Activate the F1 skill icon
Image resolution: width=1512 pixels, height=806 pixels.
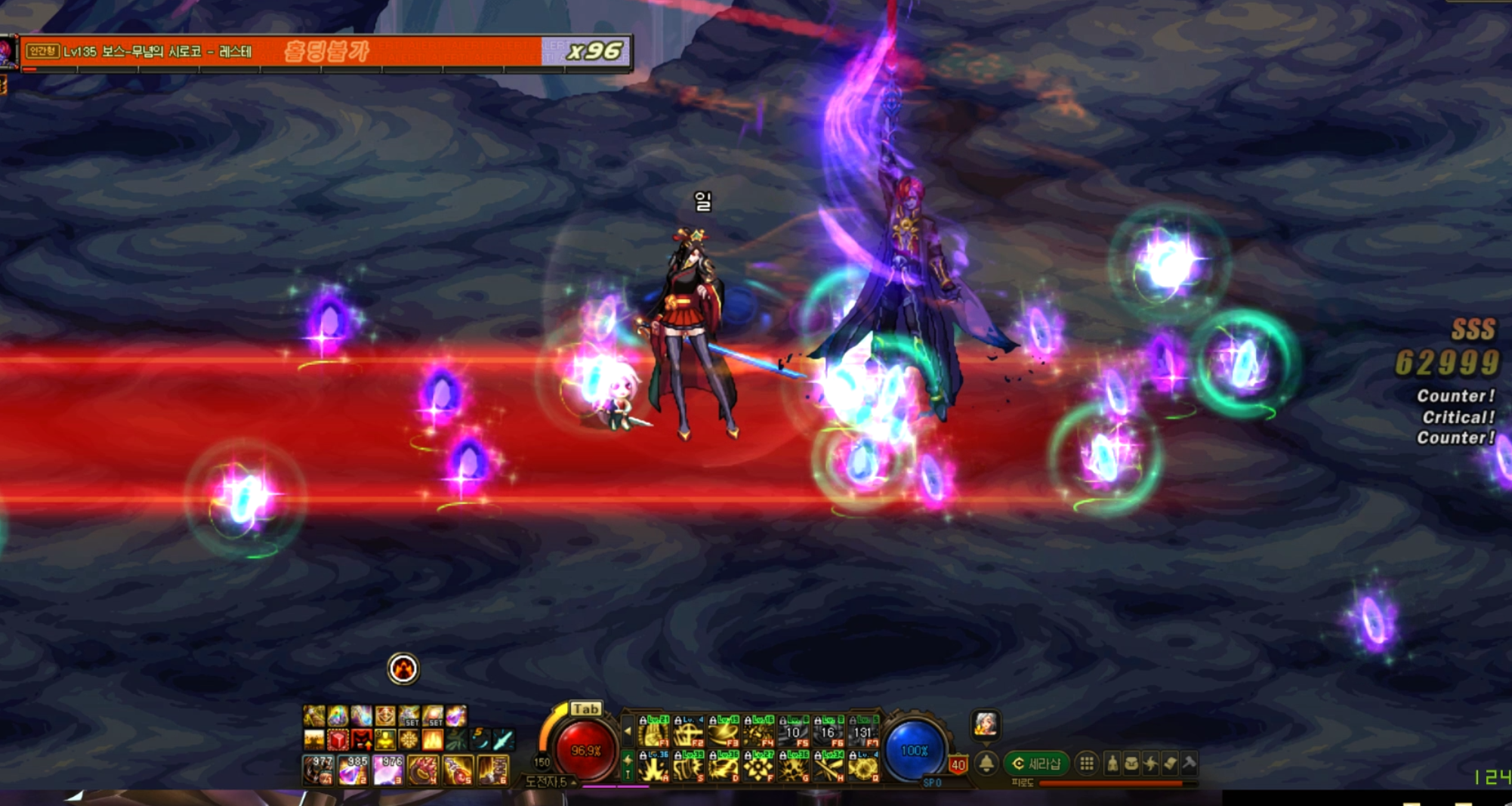pos(653,732)
